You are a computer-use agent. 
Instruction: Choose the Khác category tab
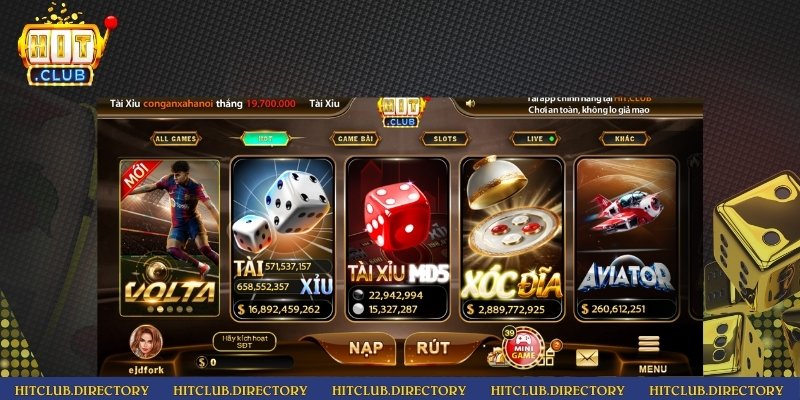625,139
